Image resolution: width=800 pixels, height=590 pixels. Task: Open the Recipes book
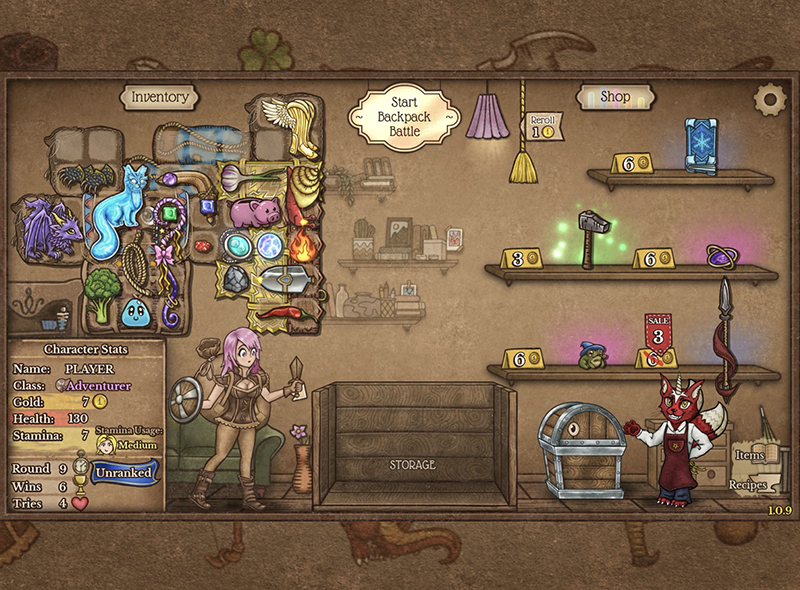click(748, 485)
